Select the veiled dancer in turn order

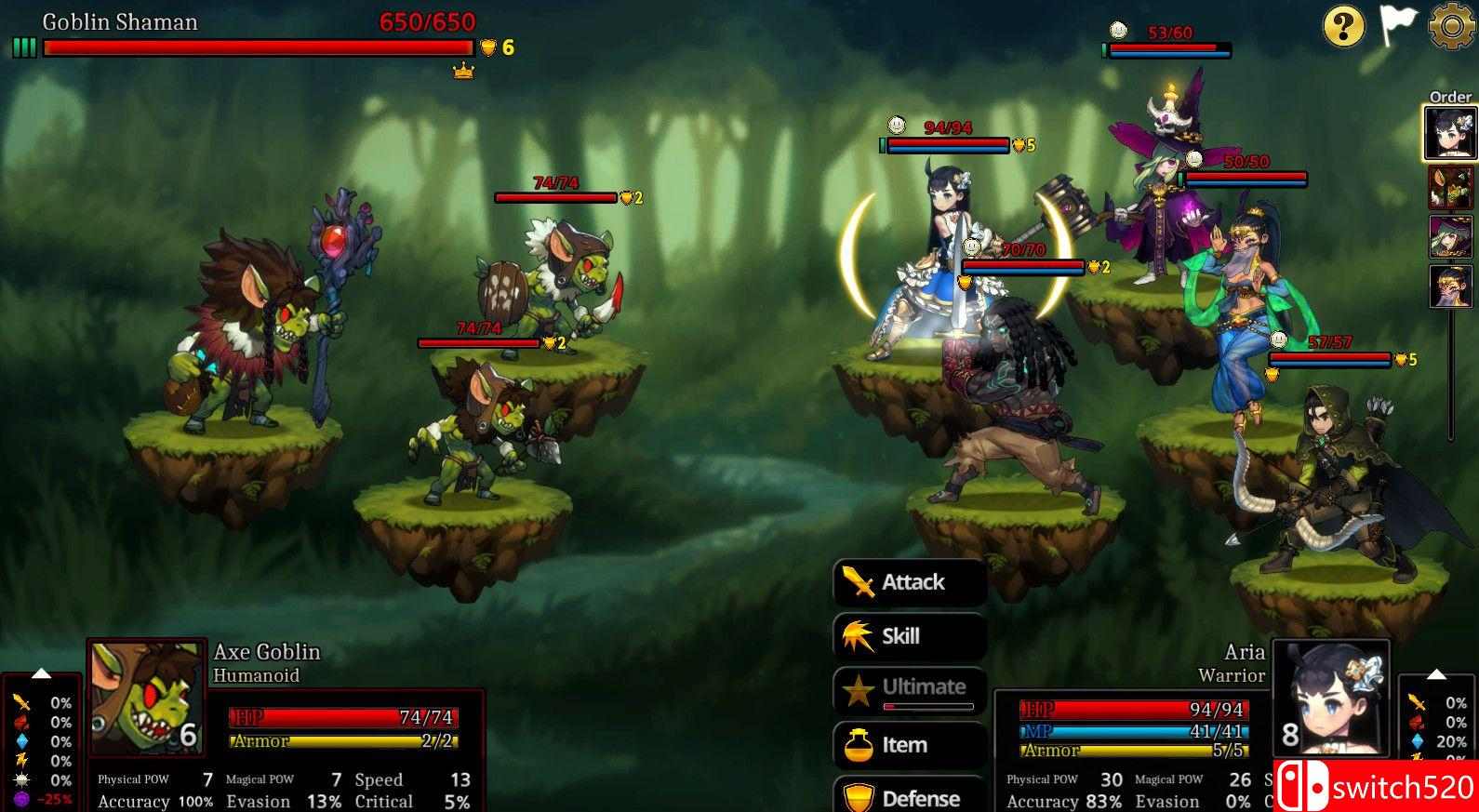[1450, 286]
